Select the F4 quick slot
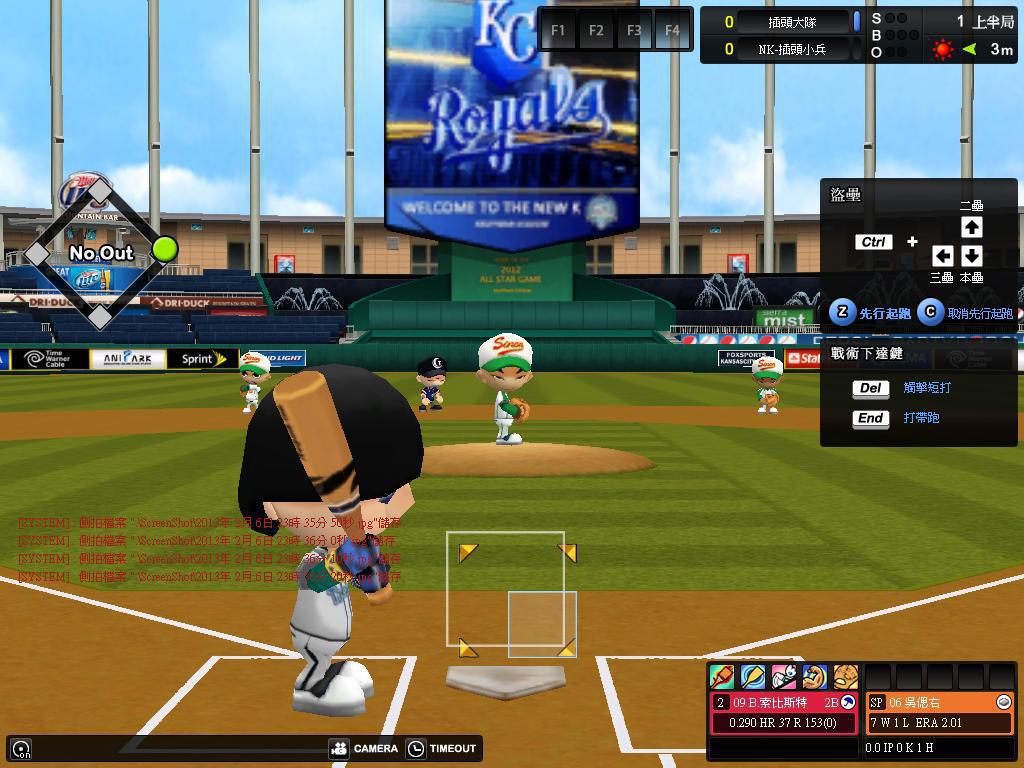Image resolution: width=1024 pixels, height=768 pixels. click(x=672, y=30)
